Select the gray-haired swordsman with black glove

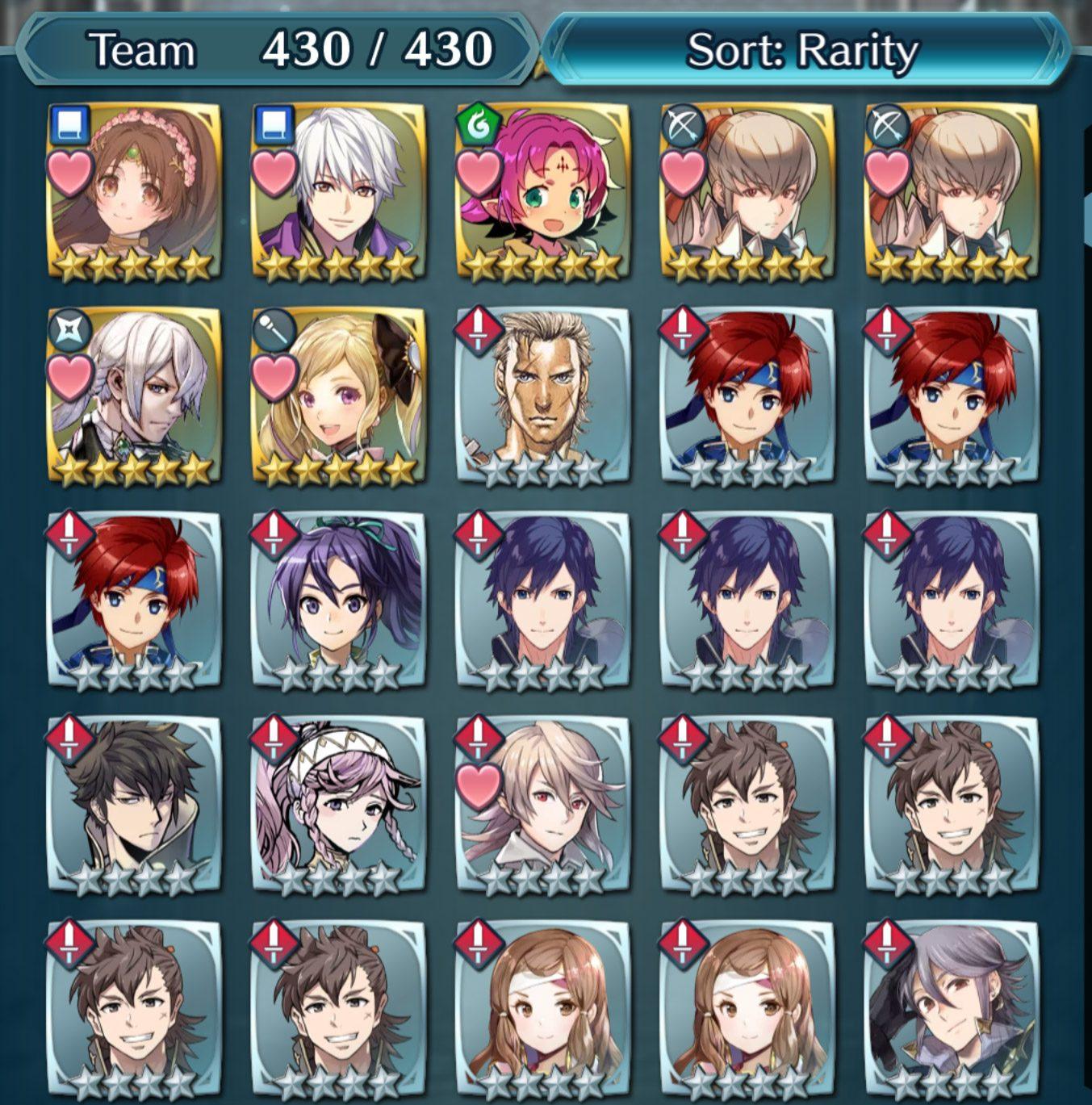(951, 1008)
